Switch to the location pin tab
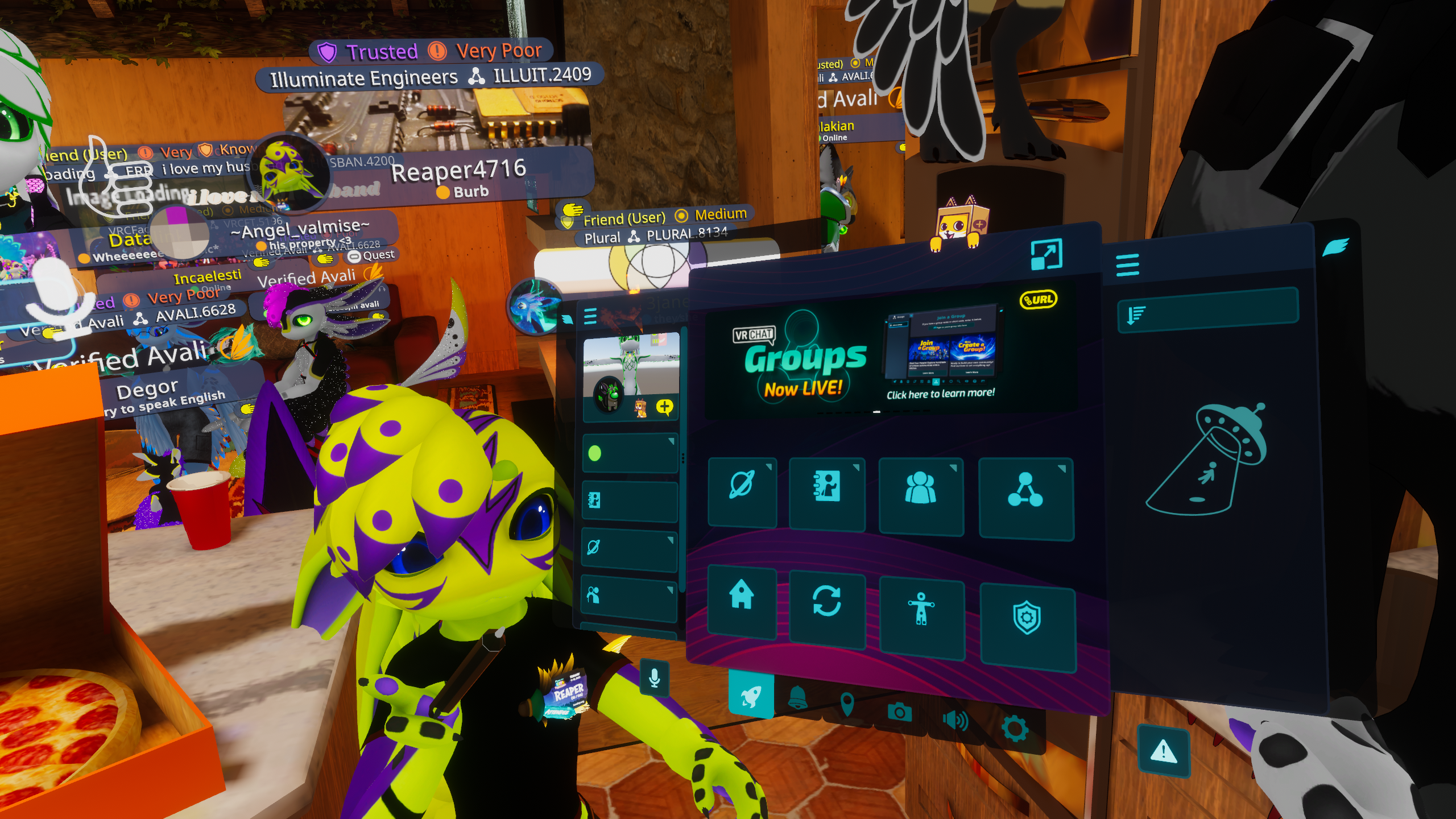Viewport: 1456px width, 819px height. tap(847, 704)
